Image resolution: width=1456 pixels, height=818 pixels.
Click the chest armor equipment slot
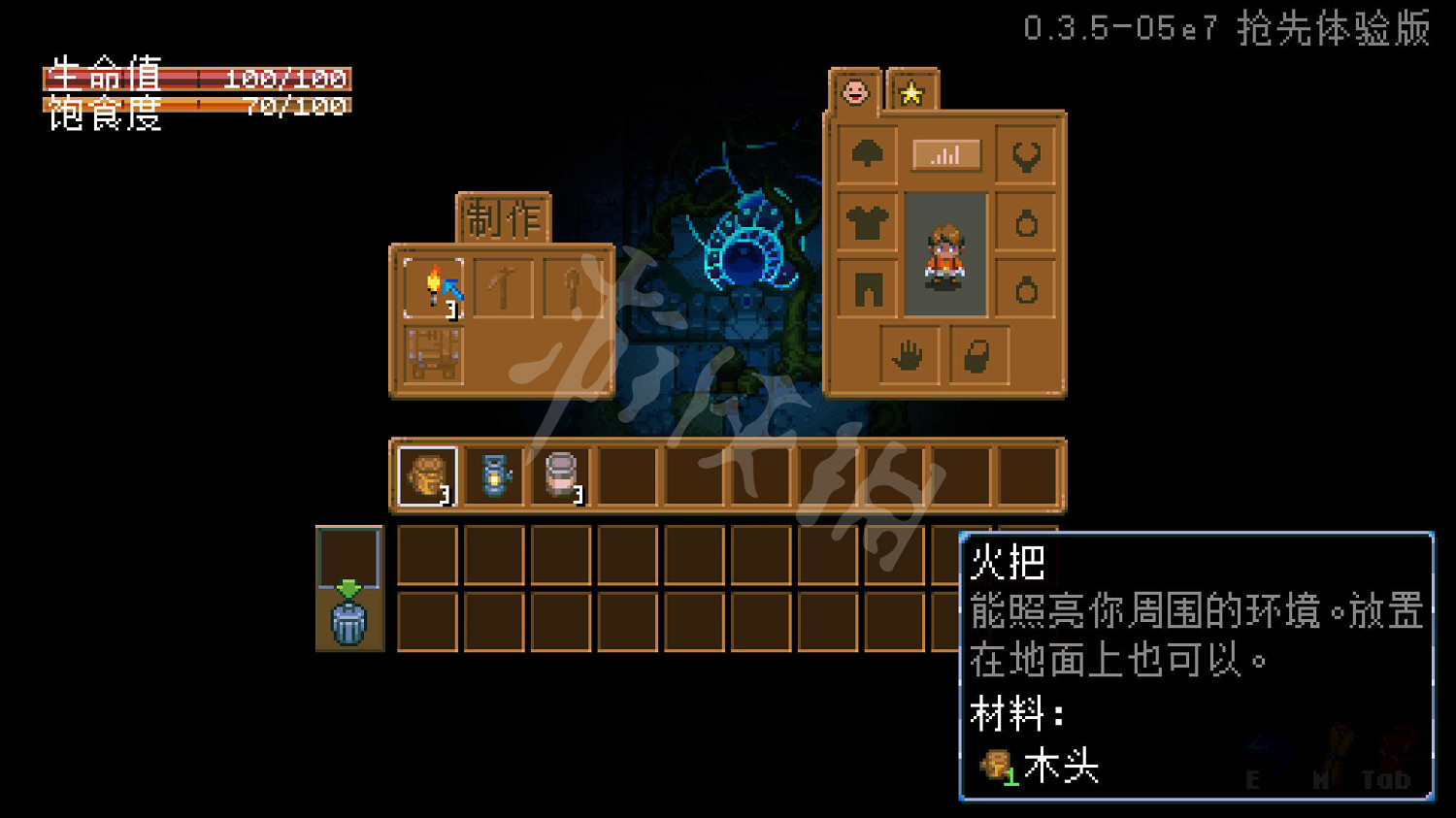(869, 220)
